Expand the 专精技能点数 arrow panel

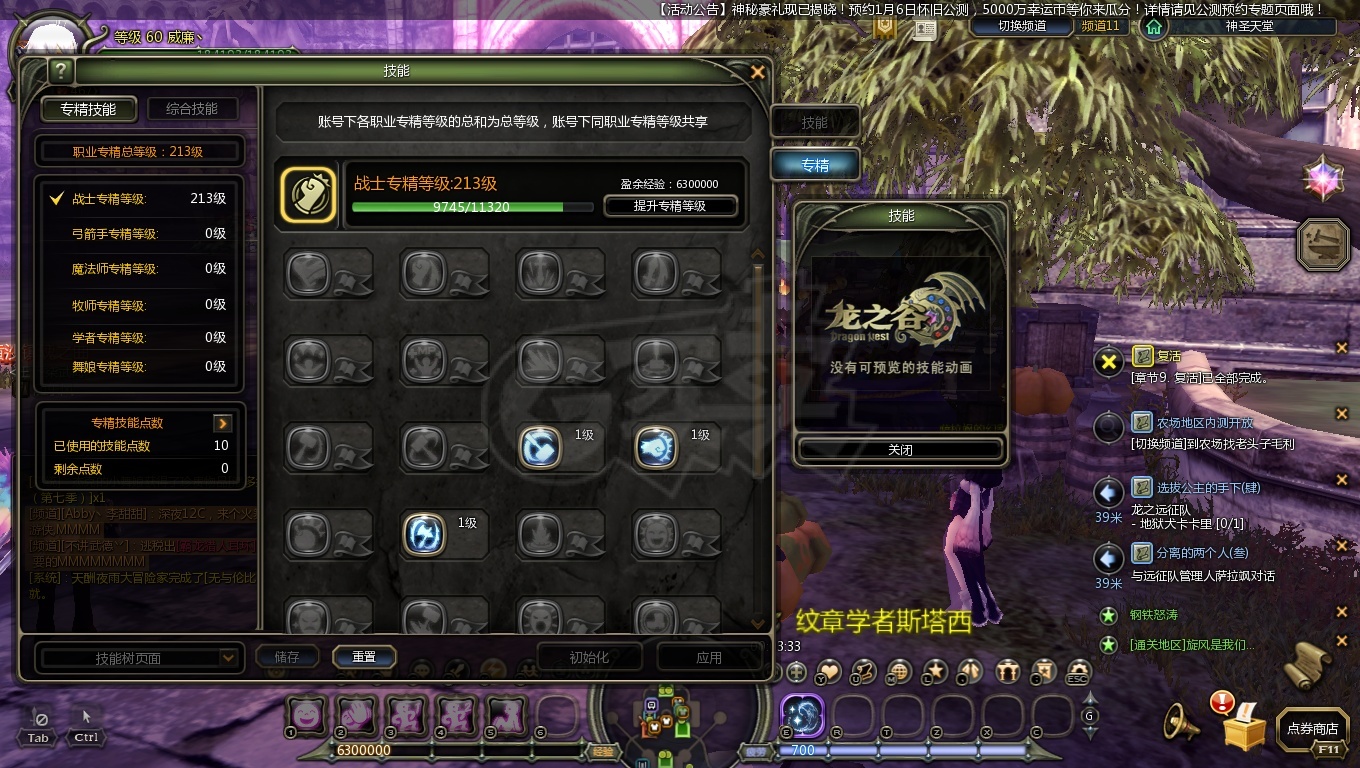pos(222,423)
